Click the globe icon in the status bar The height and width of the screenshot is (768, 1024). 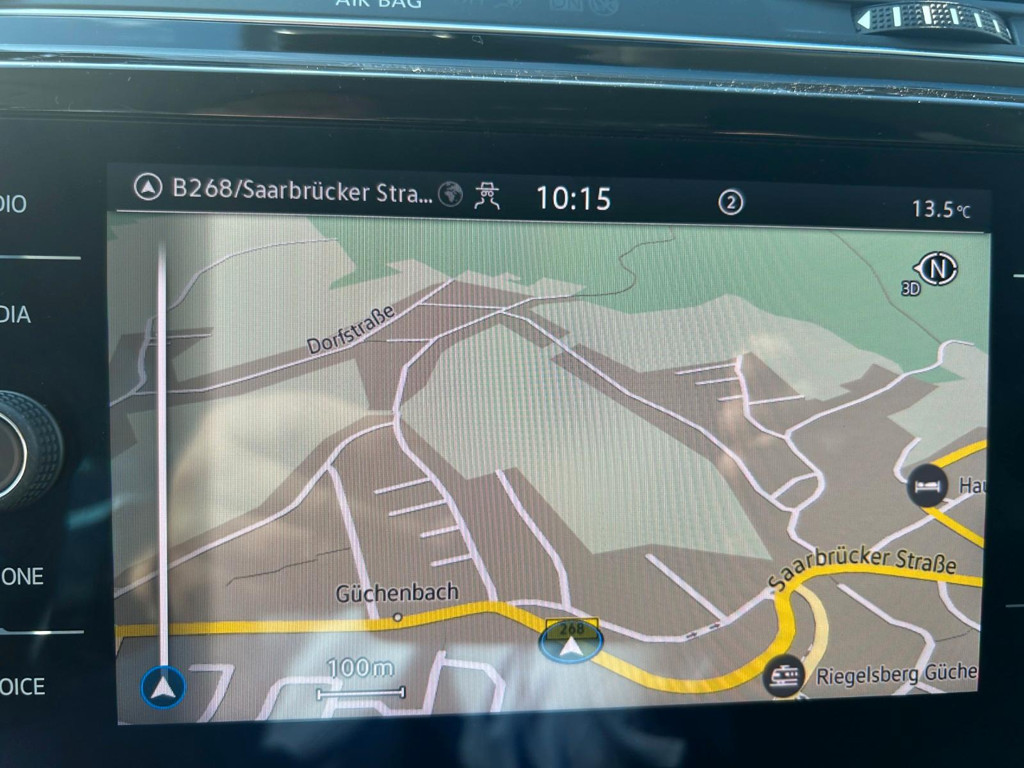[x=451, y=194]
